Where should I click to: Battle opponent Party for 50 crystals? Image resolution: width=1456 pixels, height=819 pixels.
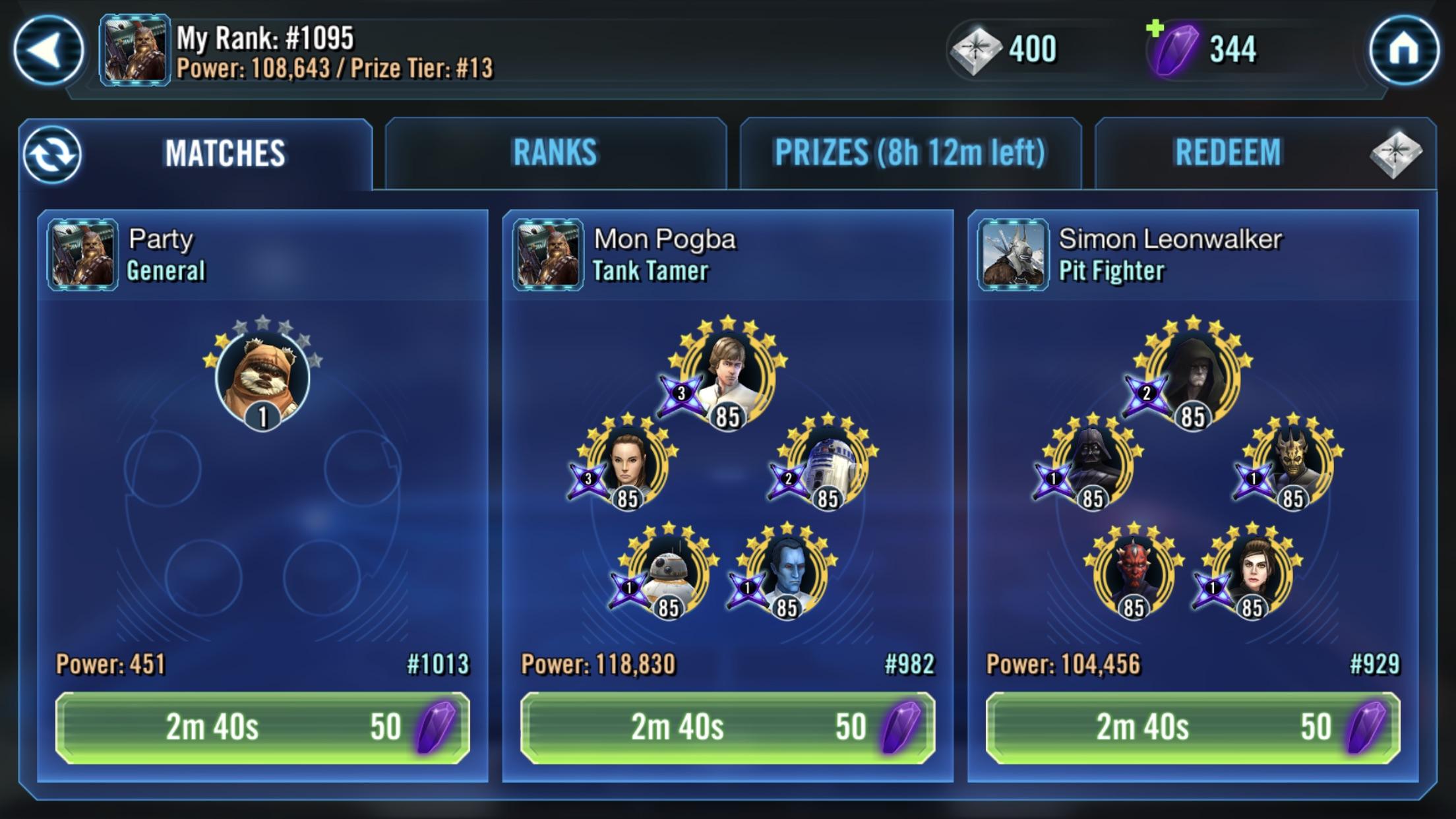pyautogui.click(x=264, y=729)
